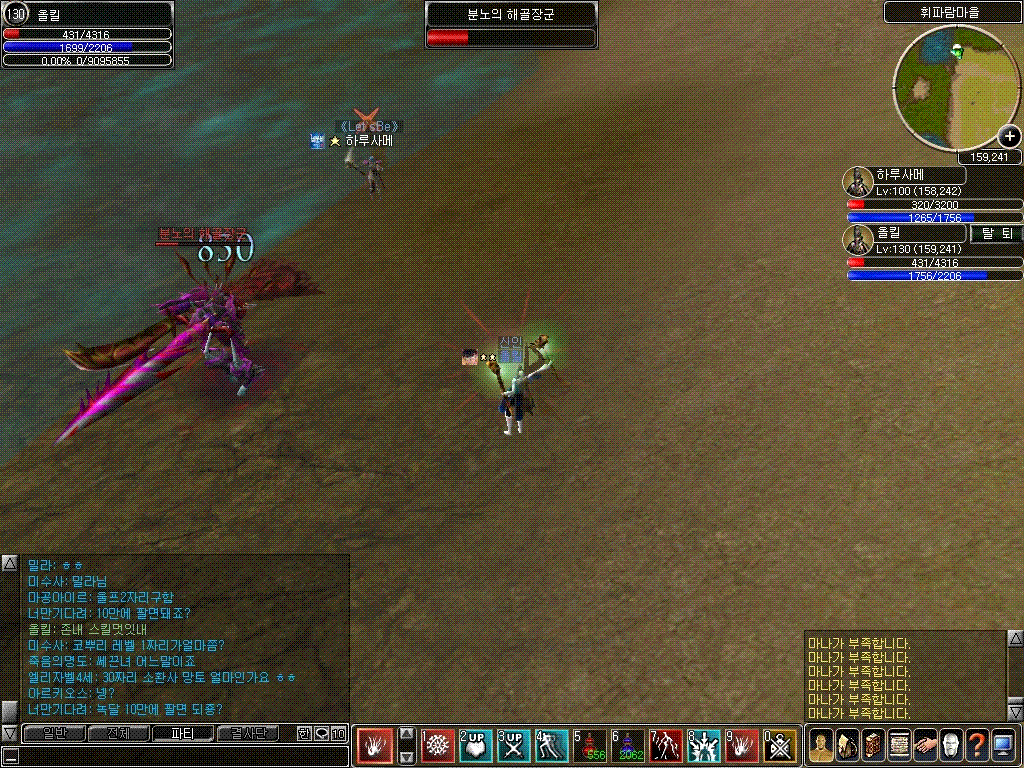Open the bag inventory icon

[846, 746]
